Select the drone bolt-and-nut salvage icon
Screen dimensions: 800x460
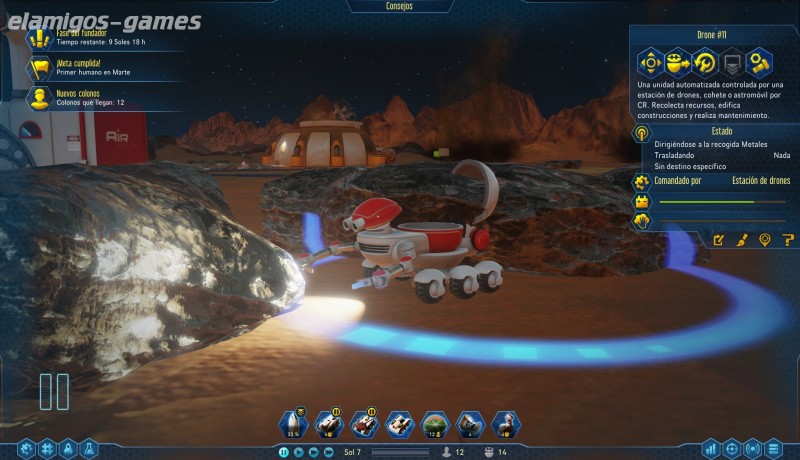[760, 62]
